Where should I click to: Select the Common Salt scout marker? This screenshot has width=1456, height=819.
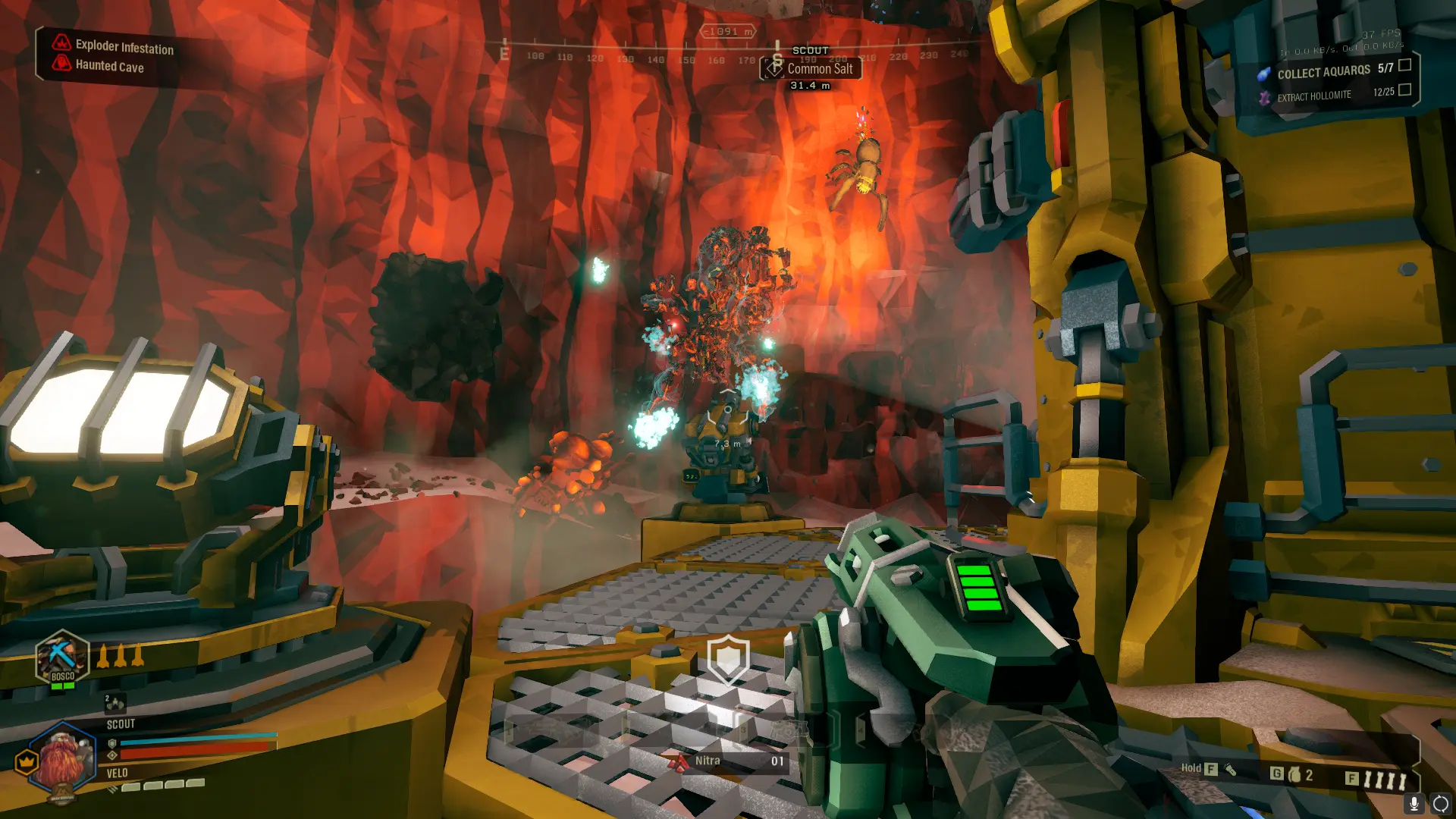810,69
